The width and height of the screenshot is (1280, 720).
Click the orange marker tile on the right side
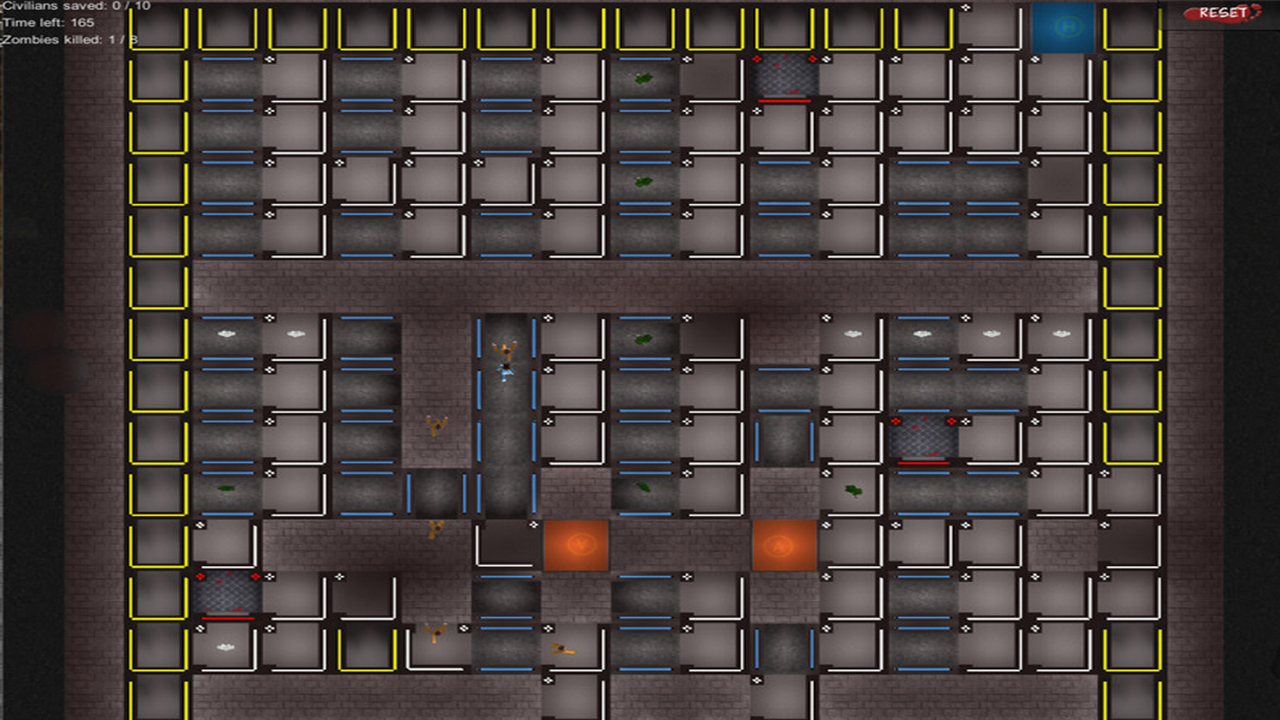[783, 545]
